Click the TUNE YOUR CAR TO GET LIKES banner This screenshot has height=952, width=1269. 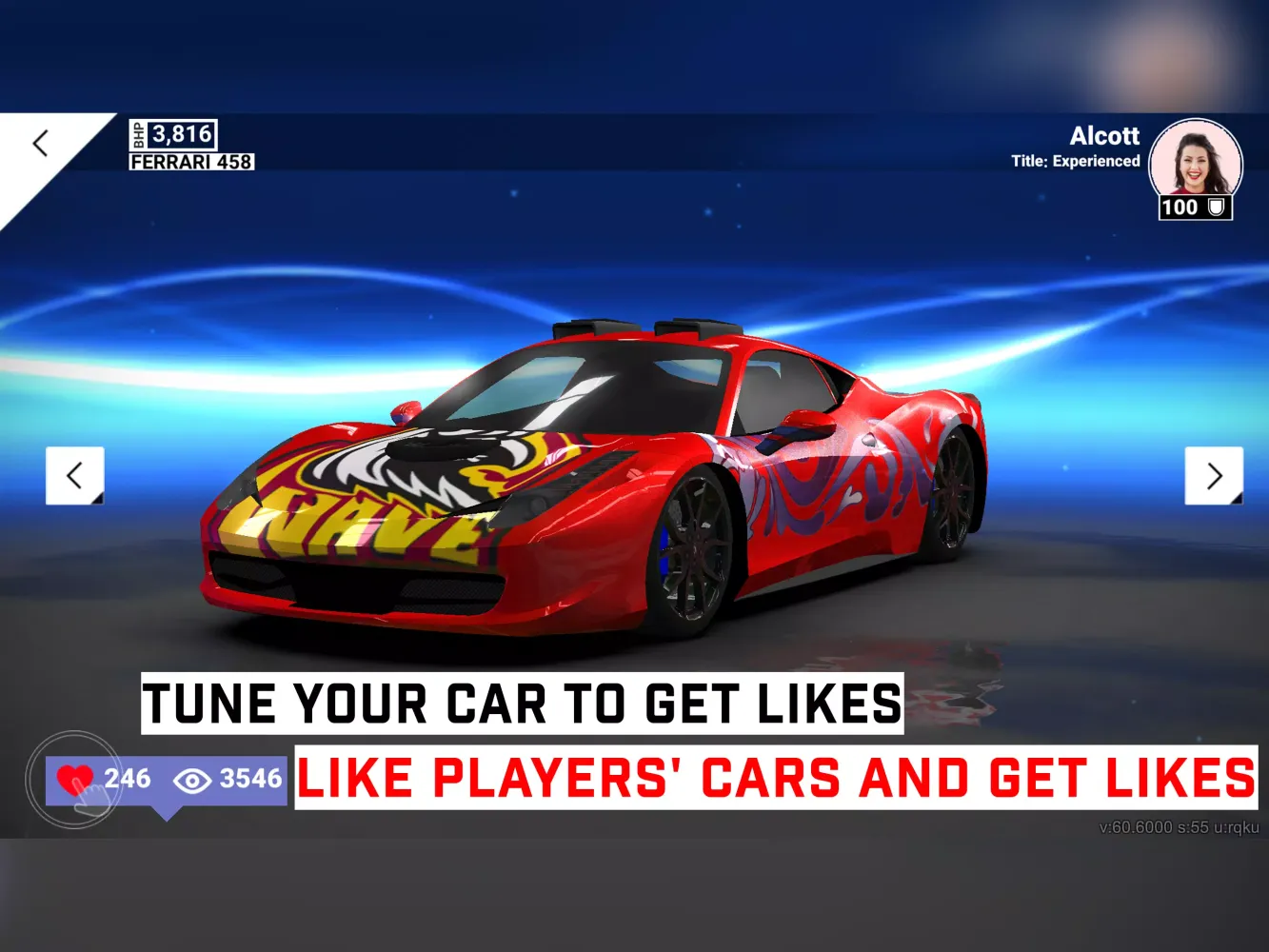(522, 704)
